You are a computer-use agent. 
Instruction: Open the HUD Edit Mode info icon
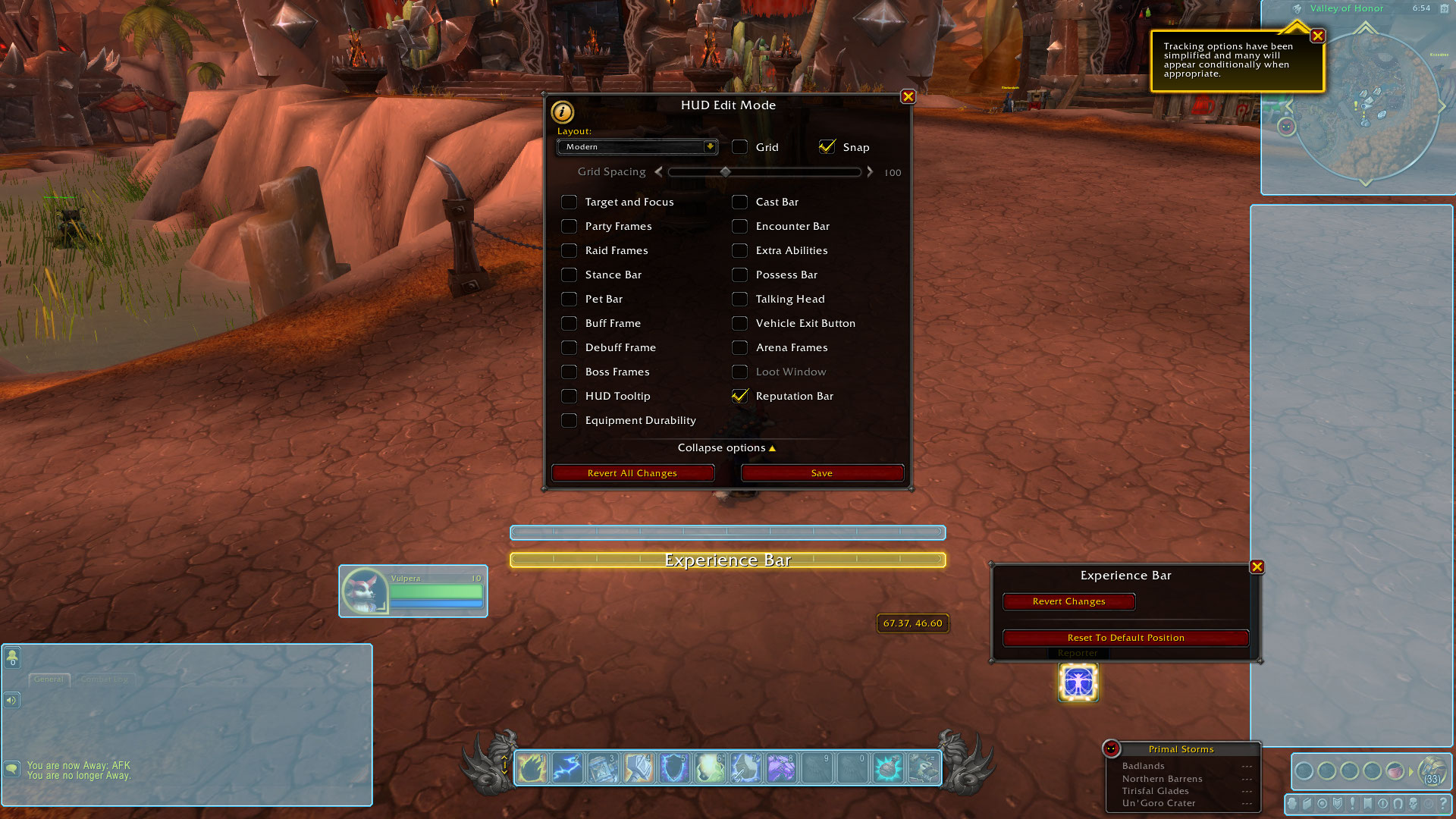point(562,111)
